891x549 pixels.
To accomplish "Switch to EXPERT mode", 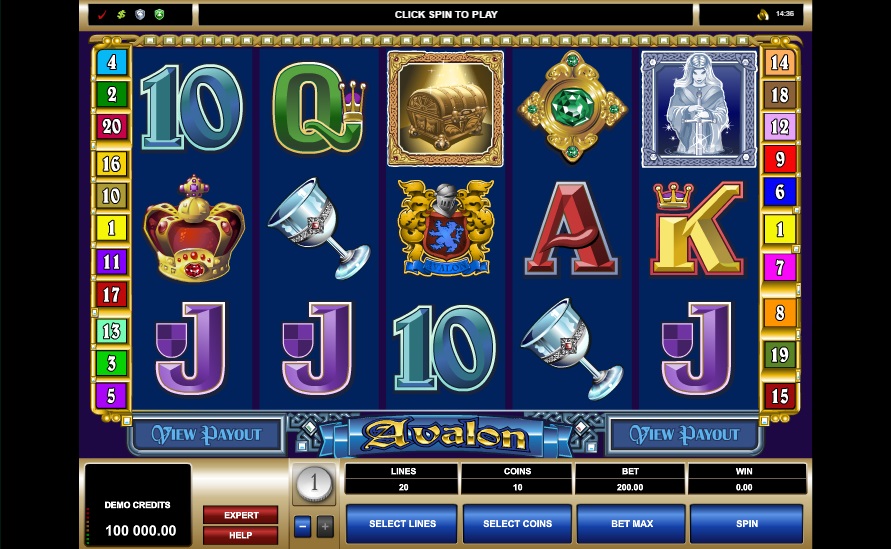I will point(241,515).
